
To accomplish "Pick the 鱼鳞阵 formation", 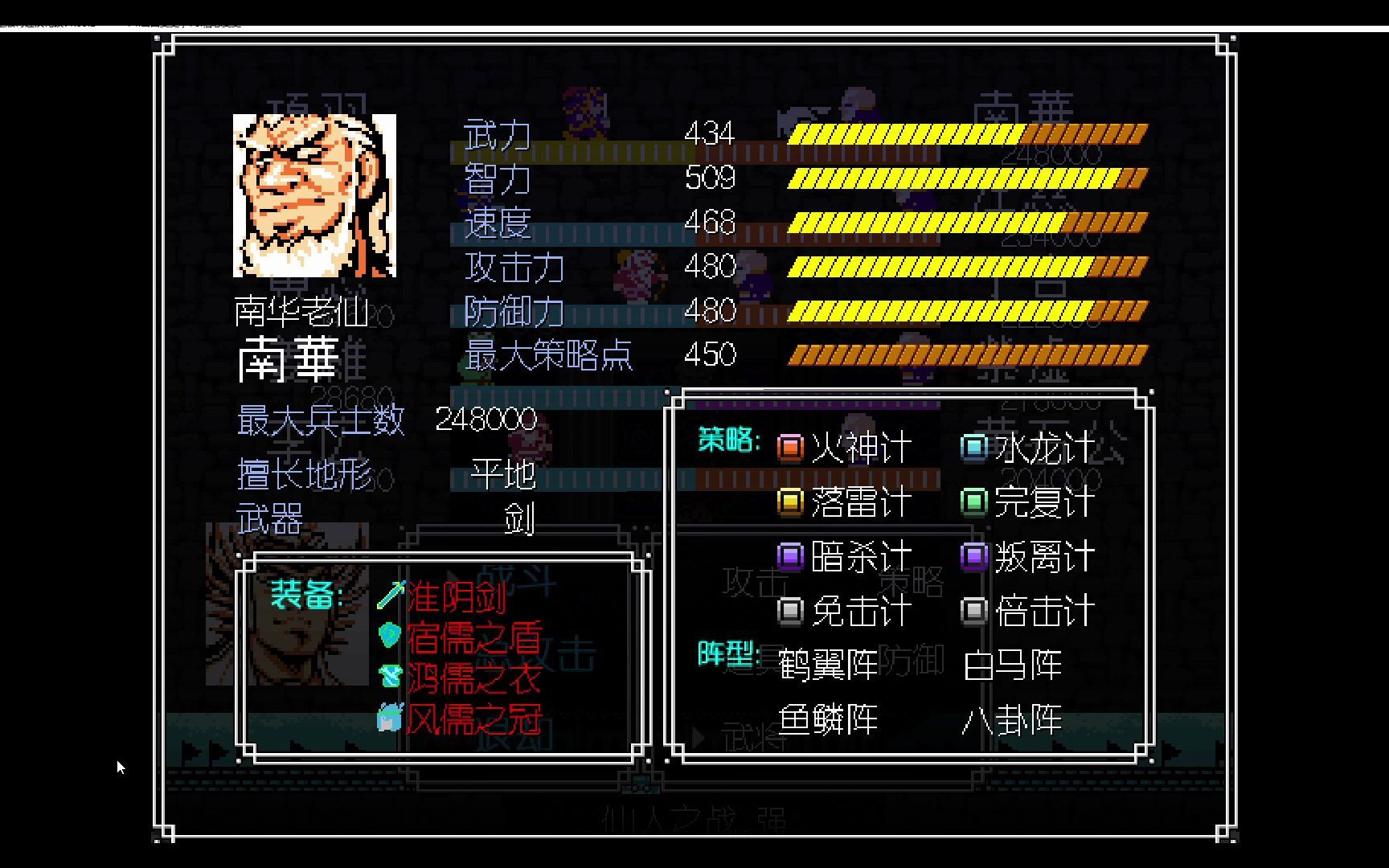I will coord(828,719).
